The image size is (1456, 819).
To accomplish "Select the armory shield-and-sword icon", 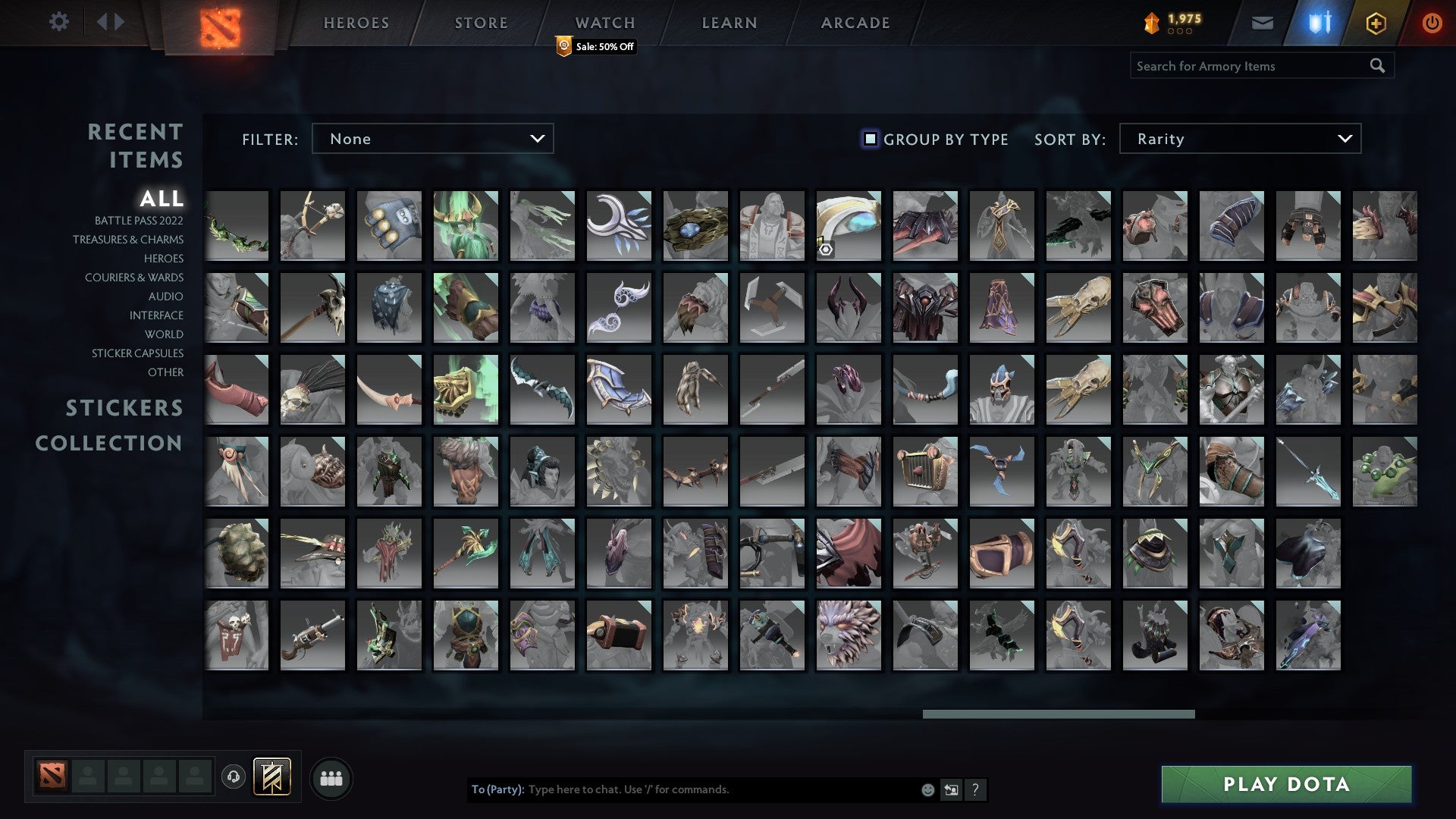I will tap(1319, 23).
